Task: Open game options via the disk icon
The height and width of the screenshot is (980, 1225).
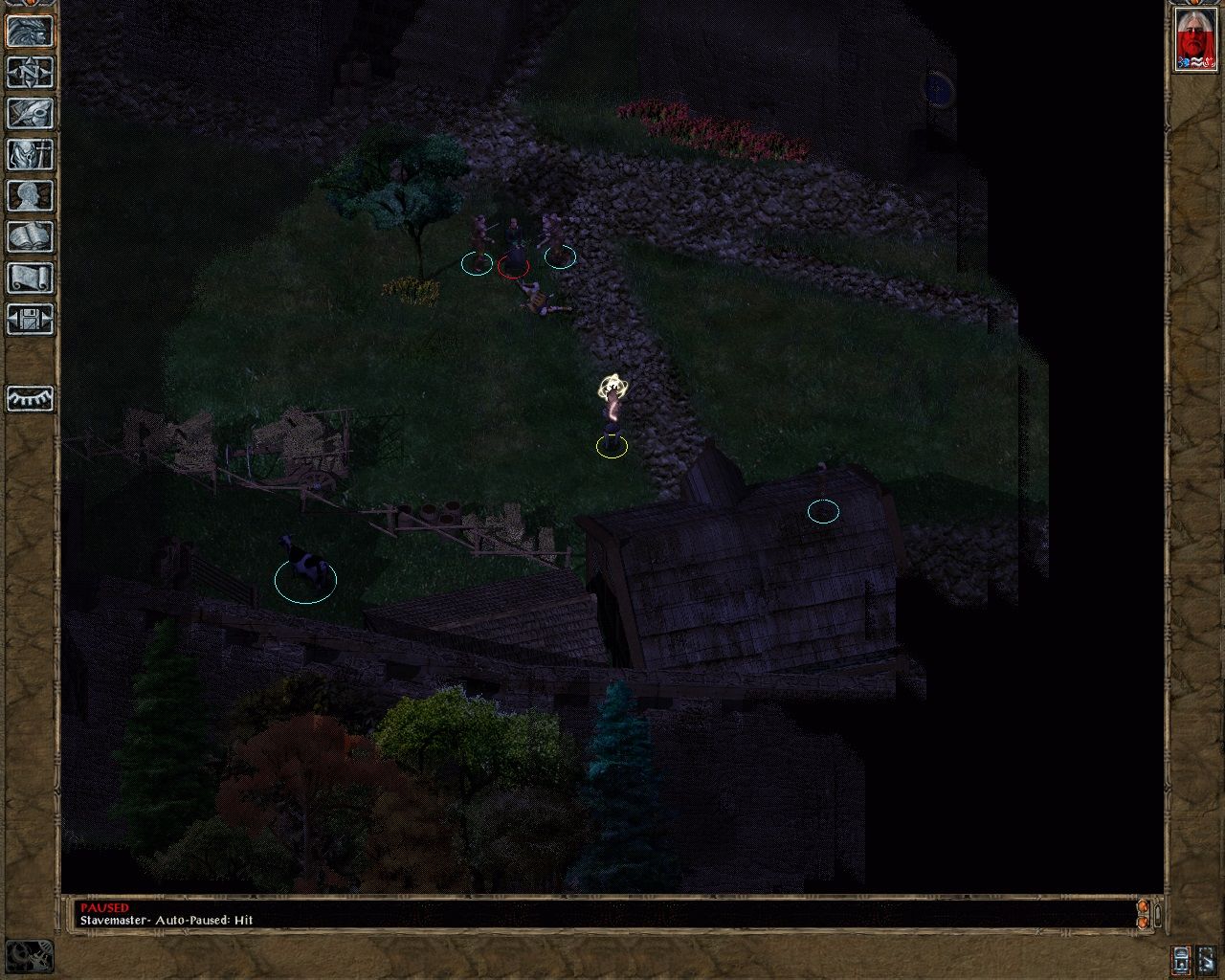Action: click(29, 320)
